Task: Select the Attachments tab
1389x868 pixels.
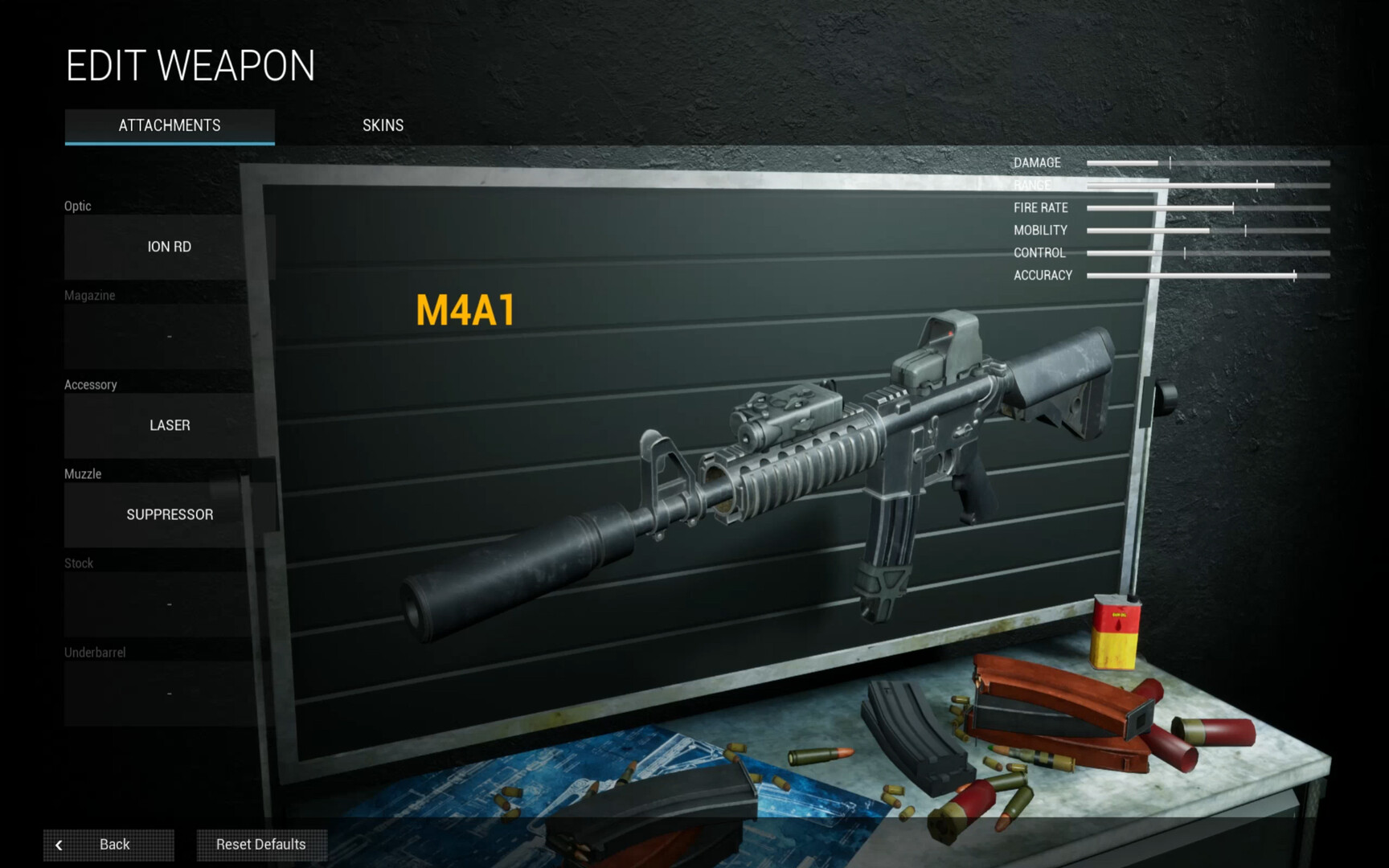Action: [x=170, y=126]
